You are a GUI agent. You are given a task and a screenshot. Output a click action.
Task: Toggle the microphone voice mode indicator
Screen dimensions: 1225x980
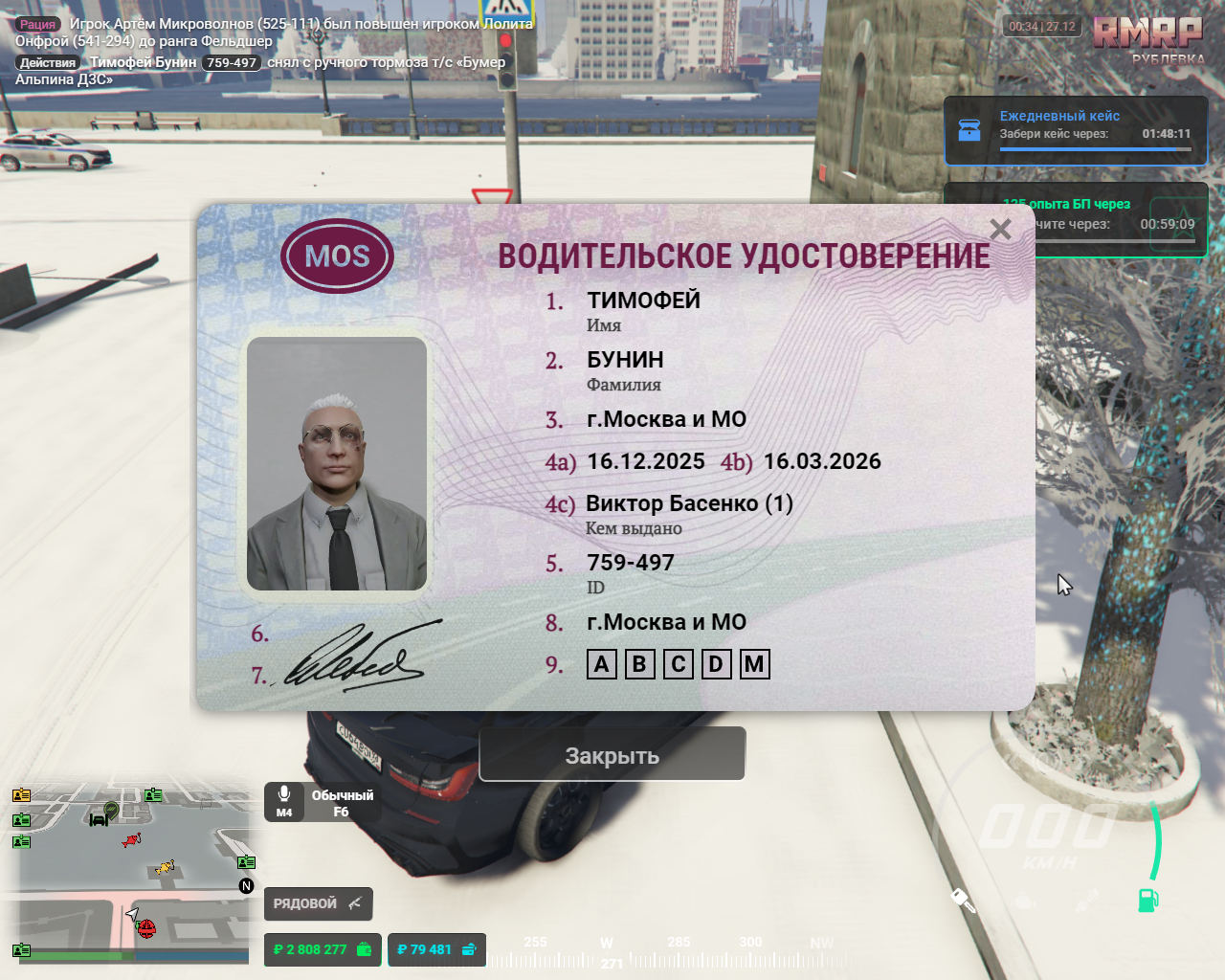[x=322, y=803]
